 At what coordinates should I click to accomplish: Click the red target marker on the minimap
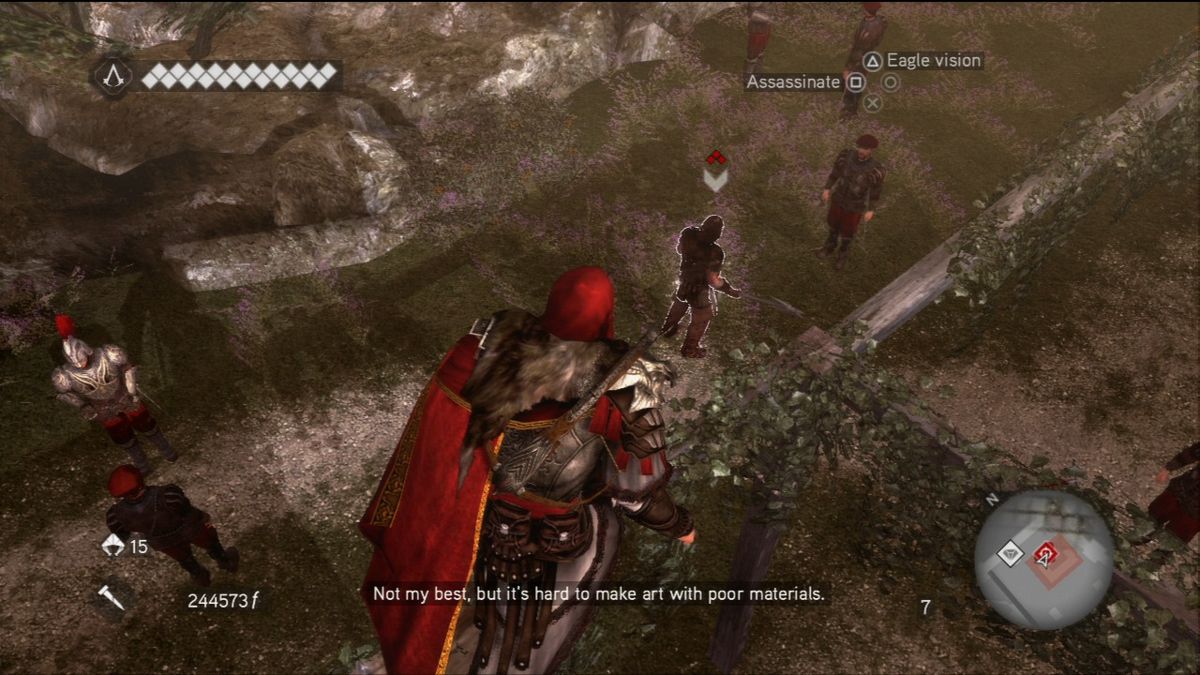(x=1045, y=552)
